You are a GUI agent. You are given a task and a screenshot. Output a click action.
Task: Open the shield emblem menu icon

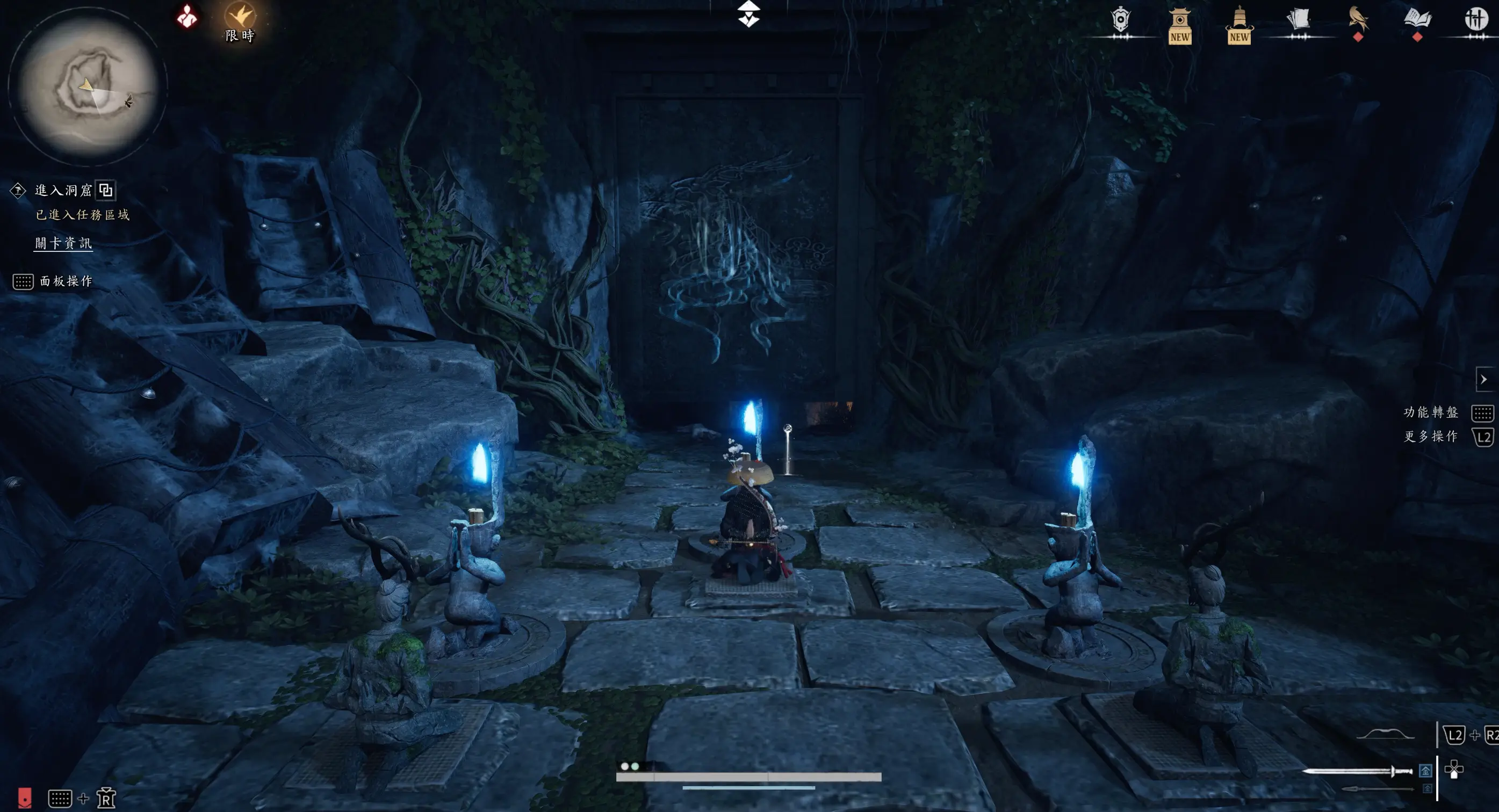coord(1120,21)
